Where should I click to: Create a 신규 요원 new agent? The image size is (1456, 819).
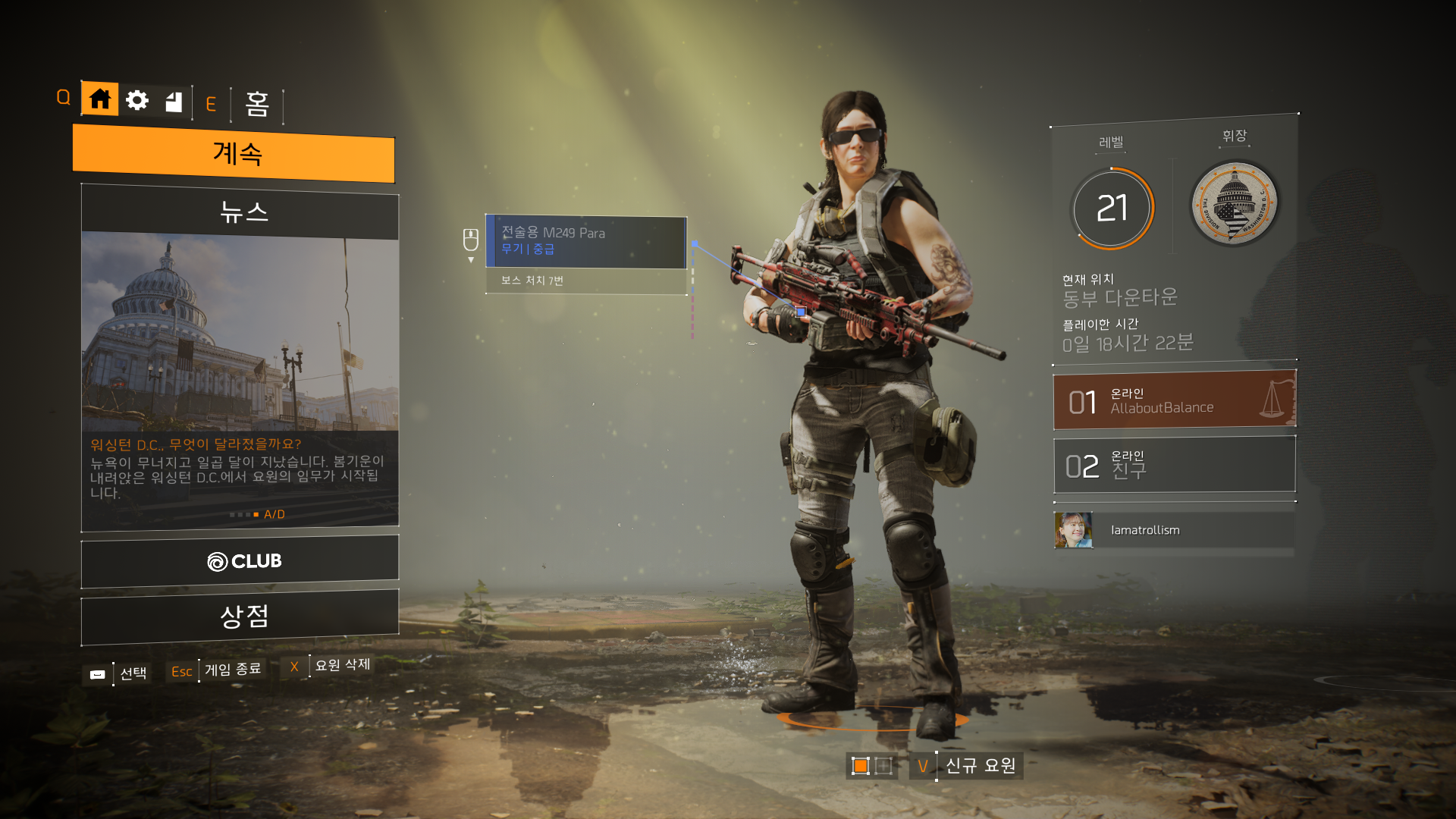pos(980,766)
